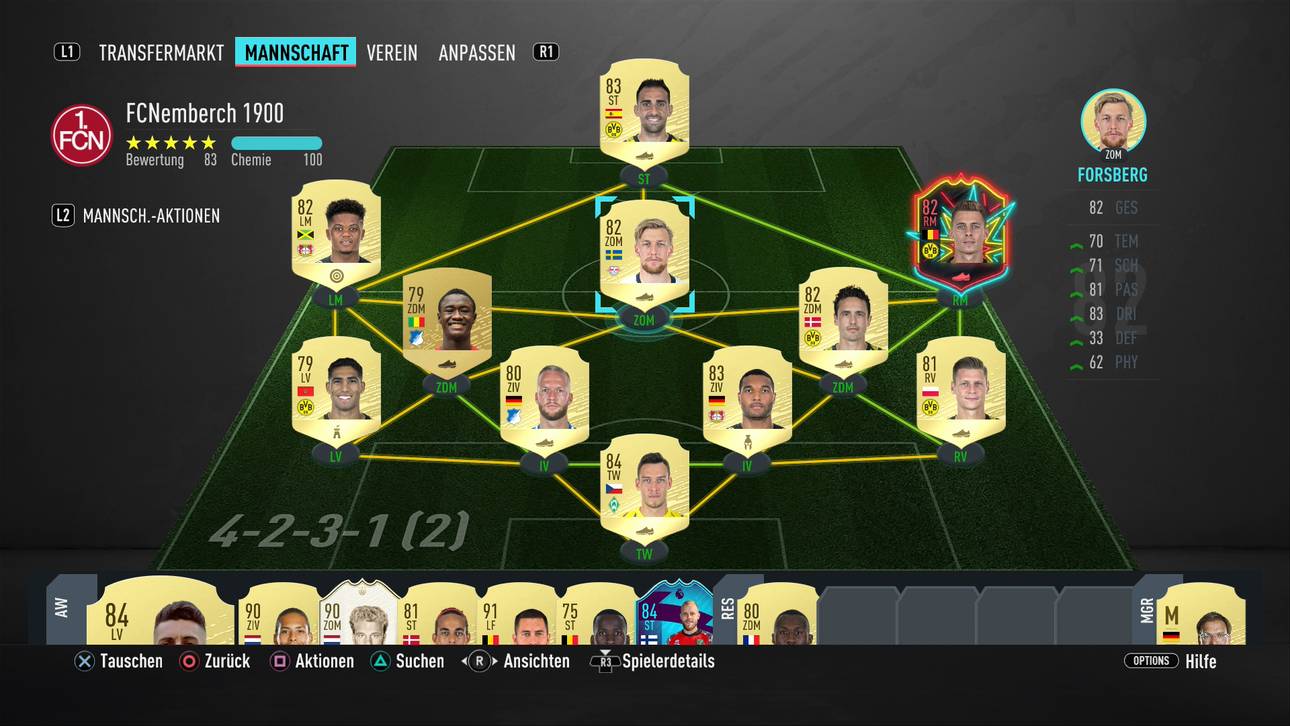Viewport: 1290px width, 726px height.
Task: Select the 84-rated TW goalkeeper card
Action: pos(645,490)
